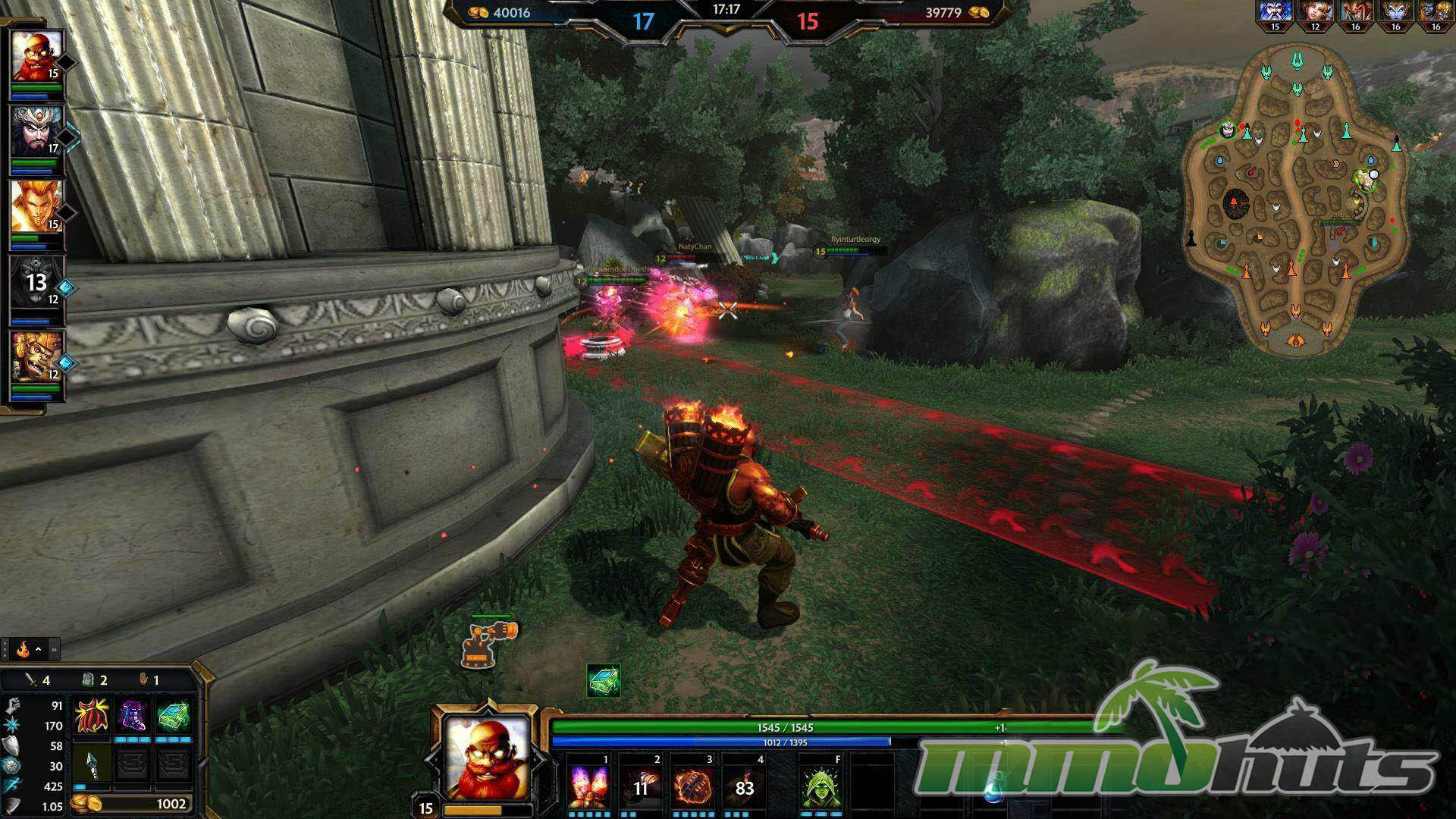Click the dead teammate portrait showing 13

[36, 281]
